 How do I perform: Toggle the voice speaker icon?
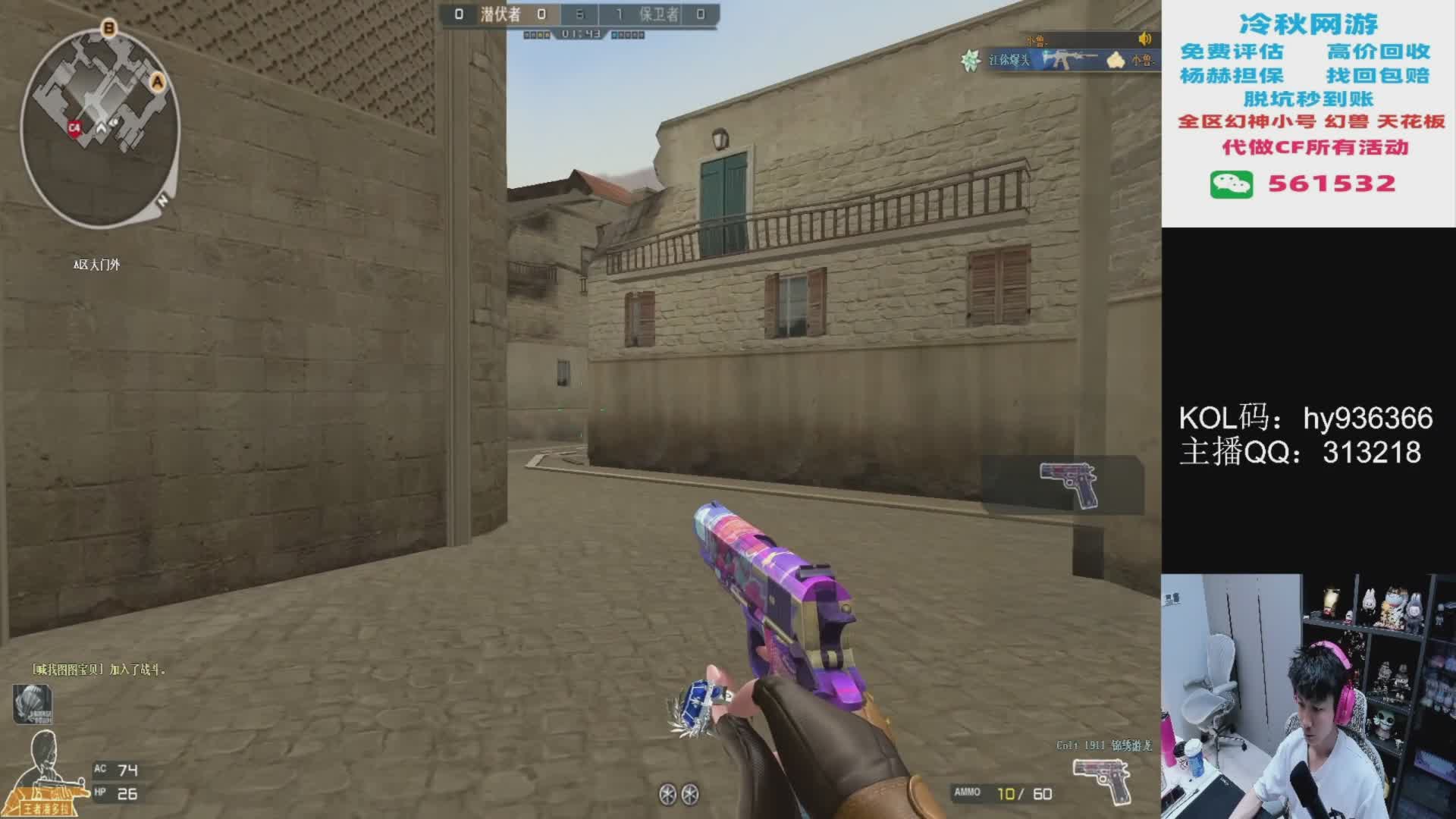point(1144,39)
